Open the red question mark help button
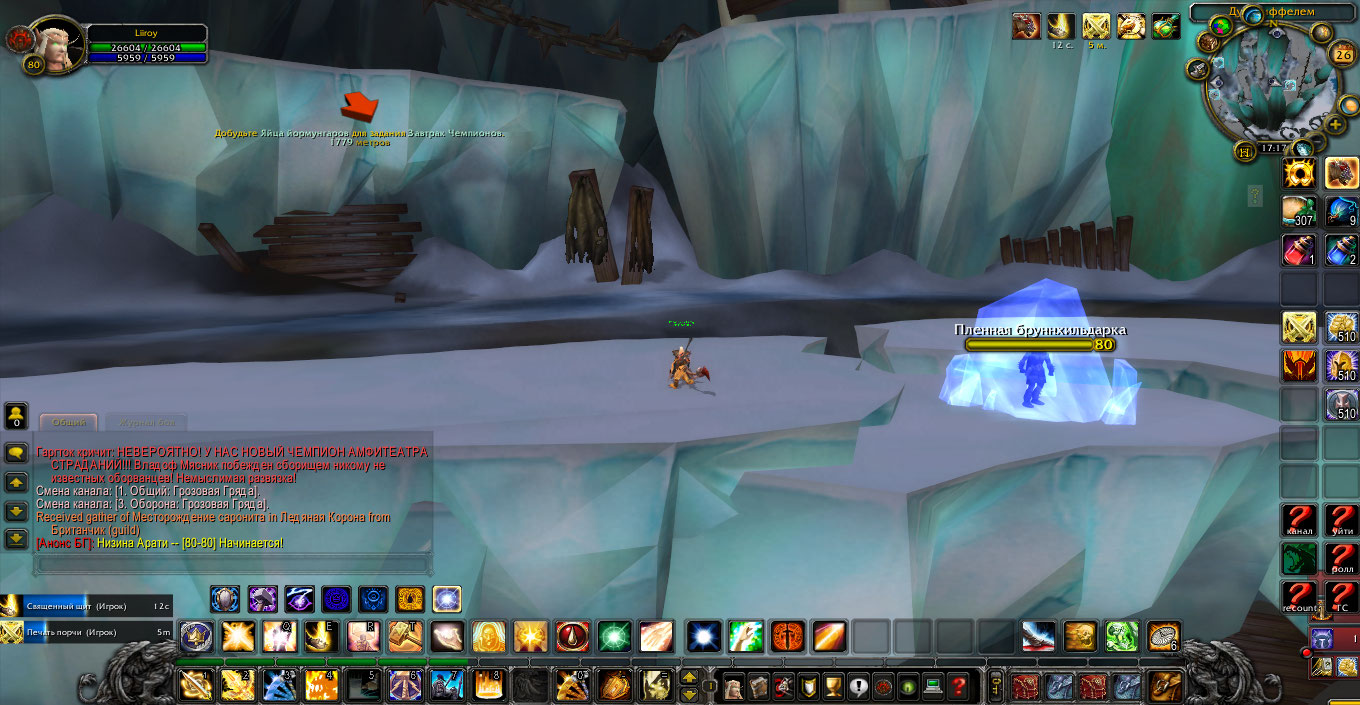Screen dimensions: 1360x705 pos(958,687)
